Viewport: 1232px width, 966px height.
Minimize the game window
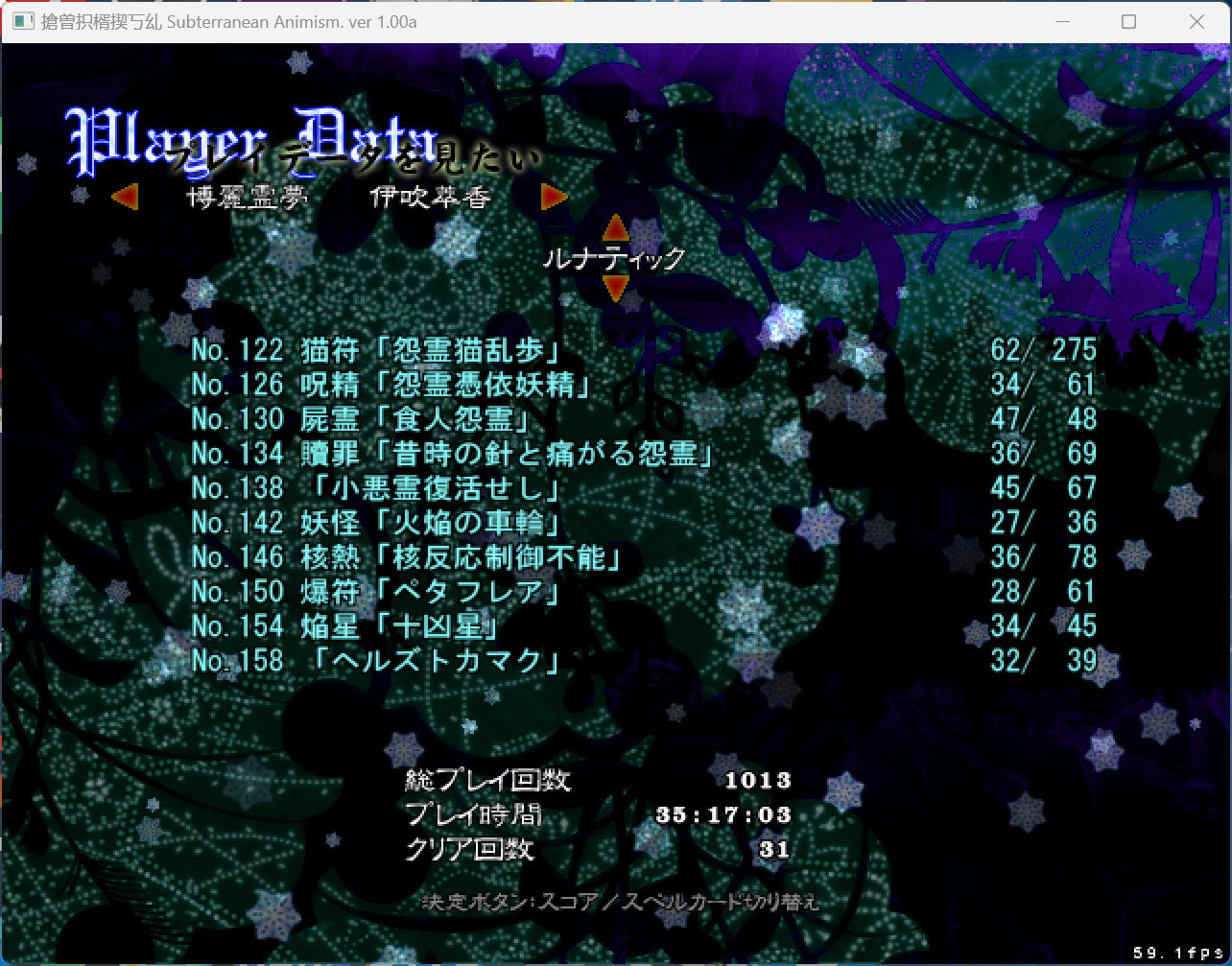point(1061,22)
